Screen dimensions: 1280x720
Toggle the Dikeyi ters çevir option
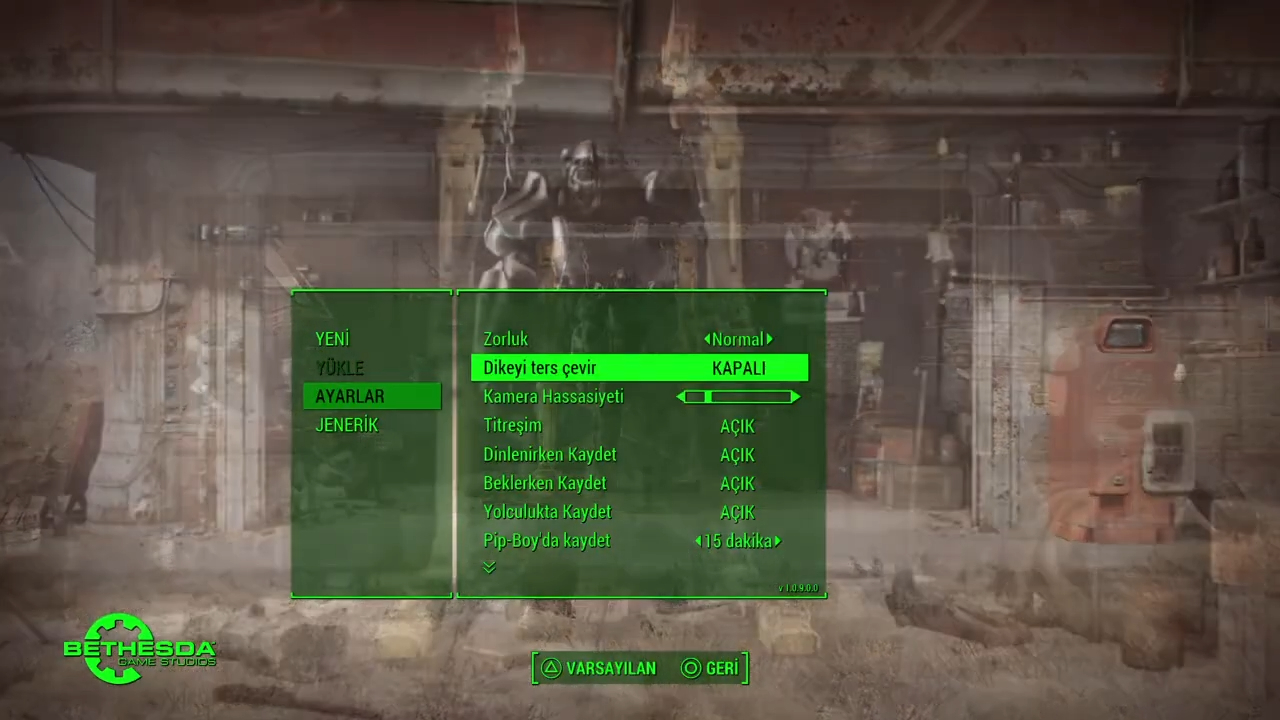point(639,368)
